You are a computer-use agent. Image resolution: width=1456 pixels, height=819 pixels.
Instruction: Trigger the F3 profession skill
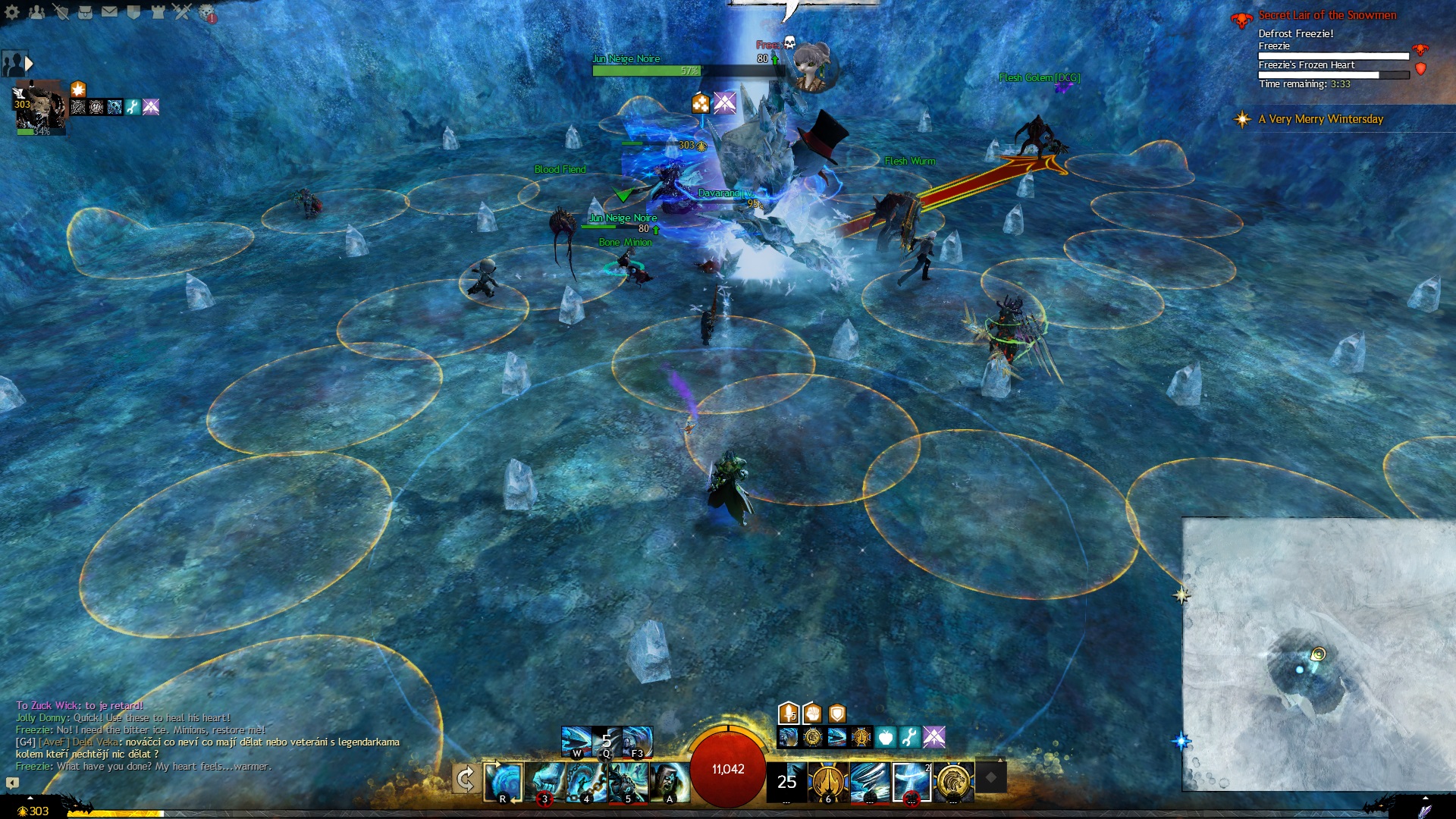coord(637,742)
